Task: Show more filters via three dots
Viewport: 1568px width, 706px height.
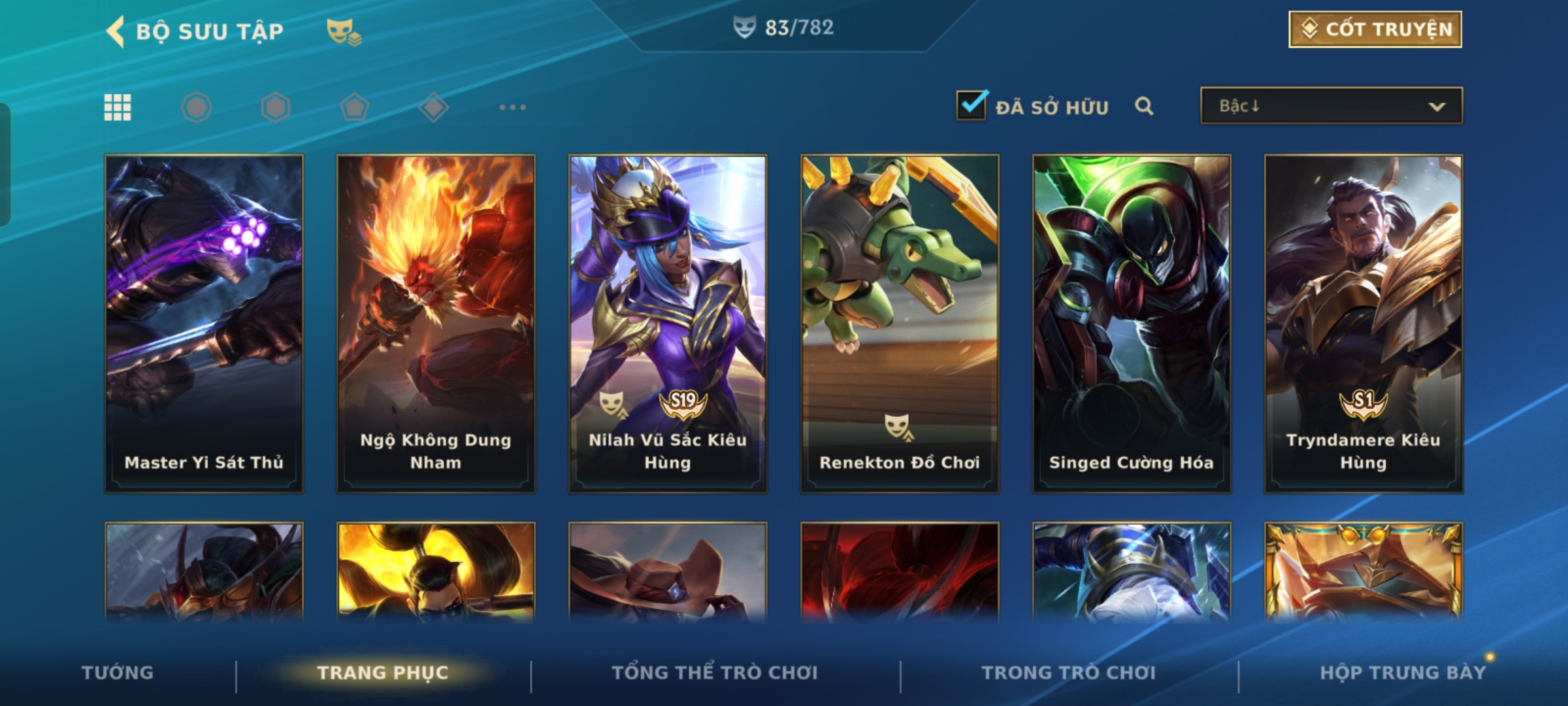Action: tap(512, 107)
